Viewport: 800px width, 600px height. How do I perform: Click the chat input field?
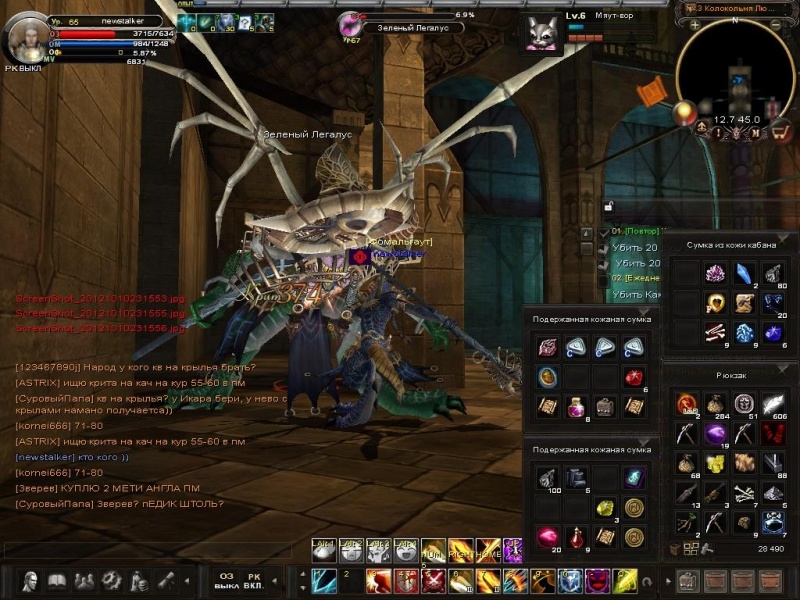(150, 551)
